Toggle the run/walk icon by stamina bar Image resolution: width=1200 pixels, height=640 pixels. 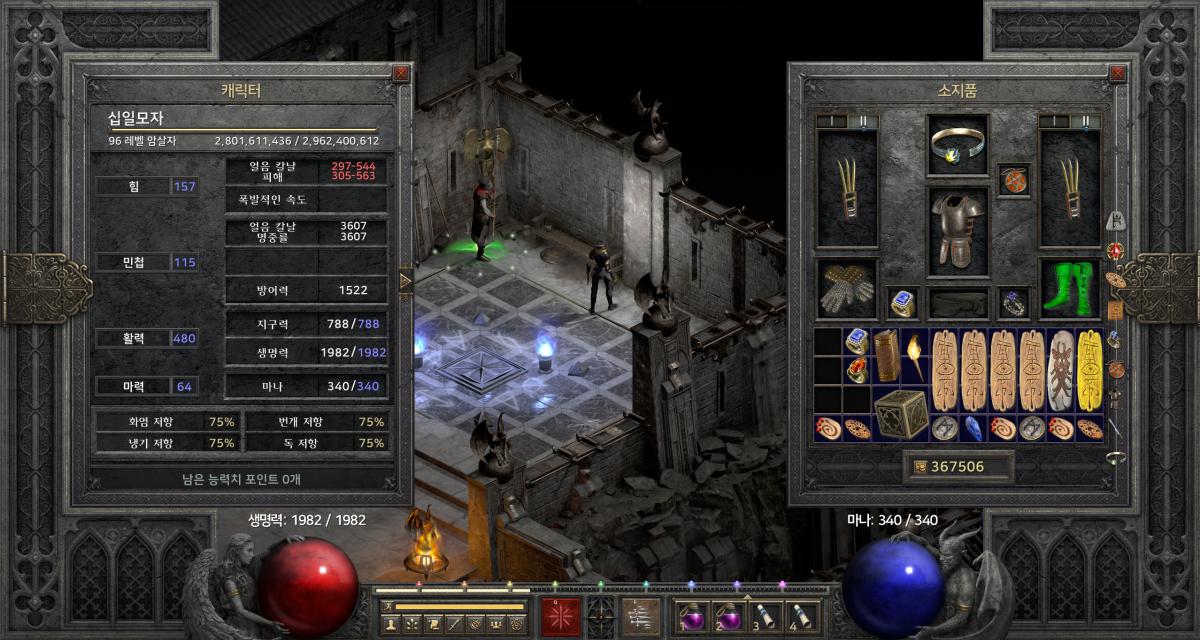(x=386, y=606)
